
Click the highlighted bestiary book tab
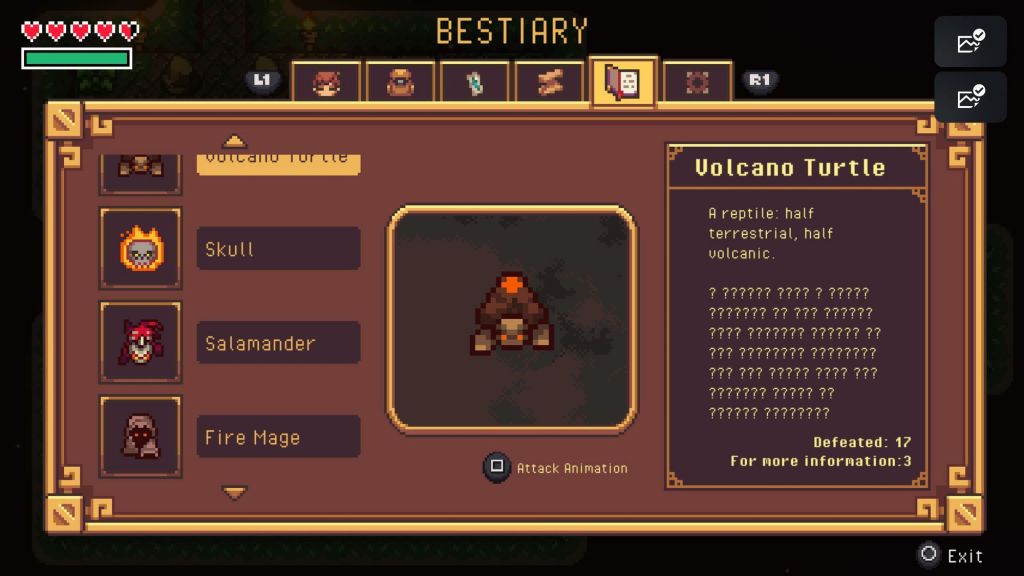[x=623, y=82]
